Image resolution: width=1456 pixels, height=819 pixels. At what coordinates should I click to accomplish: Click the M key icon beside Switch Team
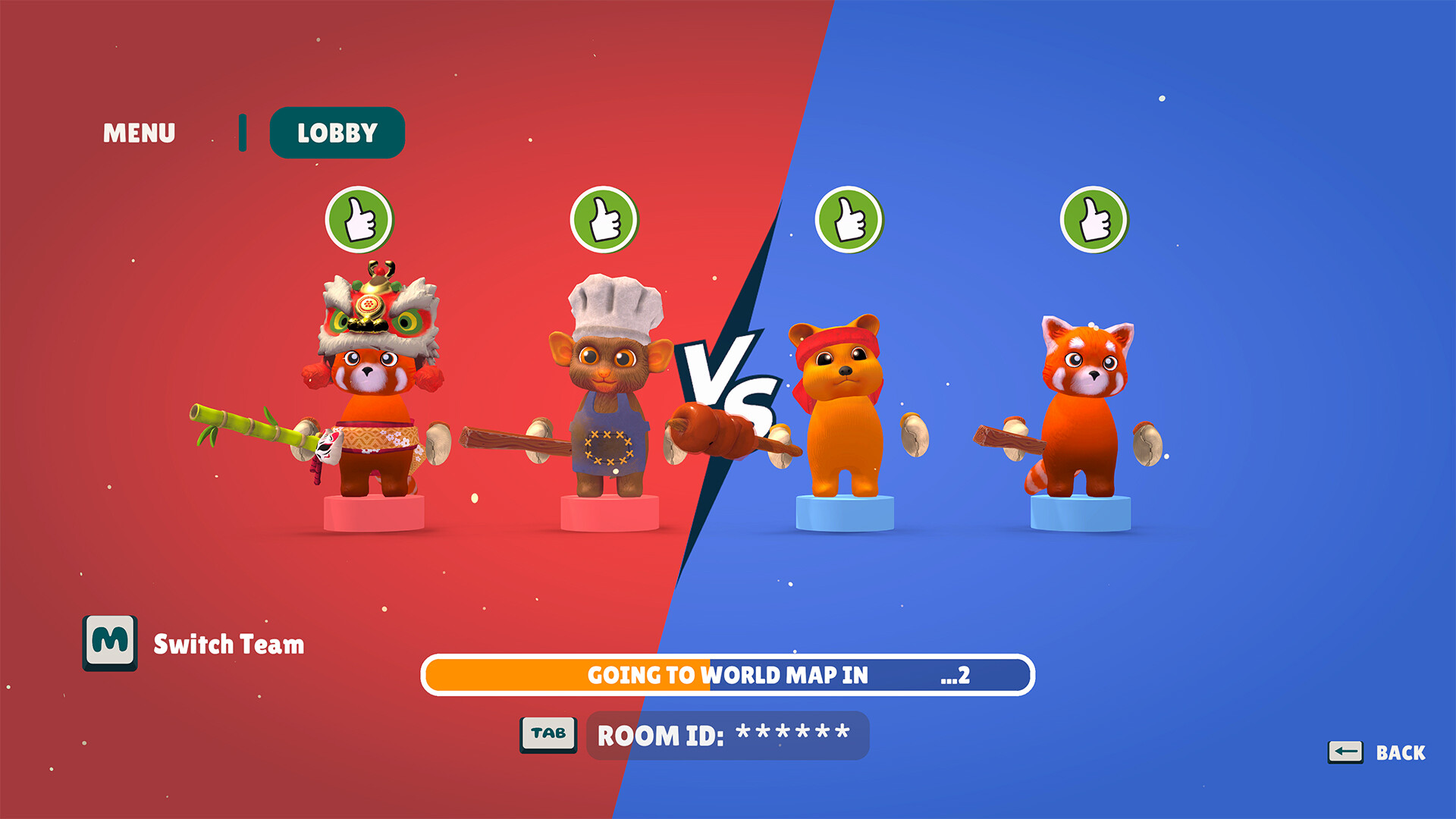(x=110, y=647)
